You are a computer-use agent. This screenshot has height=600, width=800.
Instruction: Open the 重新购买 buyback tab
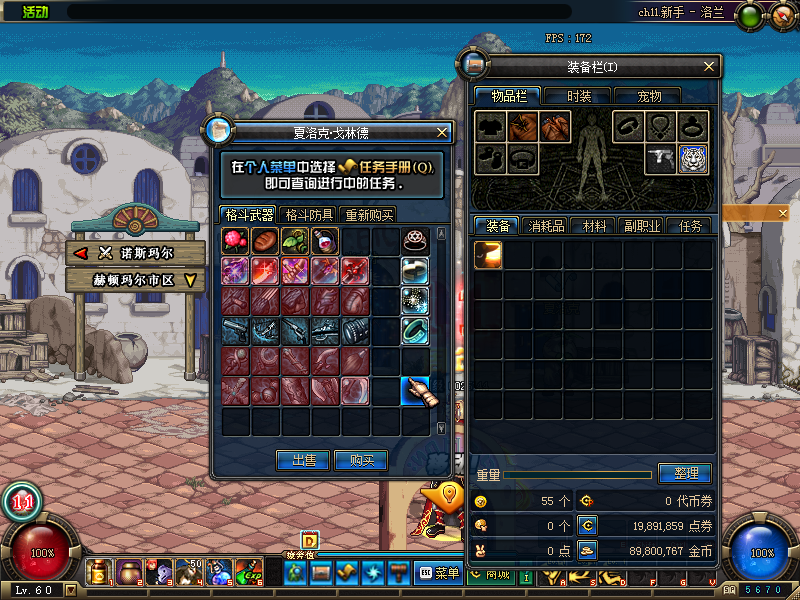(369, 215)
